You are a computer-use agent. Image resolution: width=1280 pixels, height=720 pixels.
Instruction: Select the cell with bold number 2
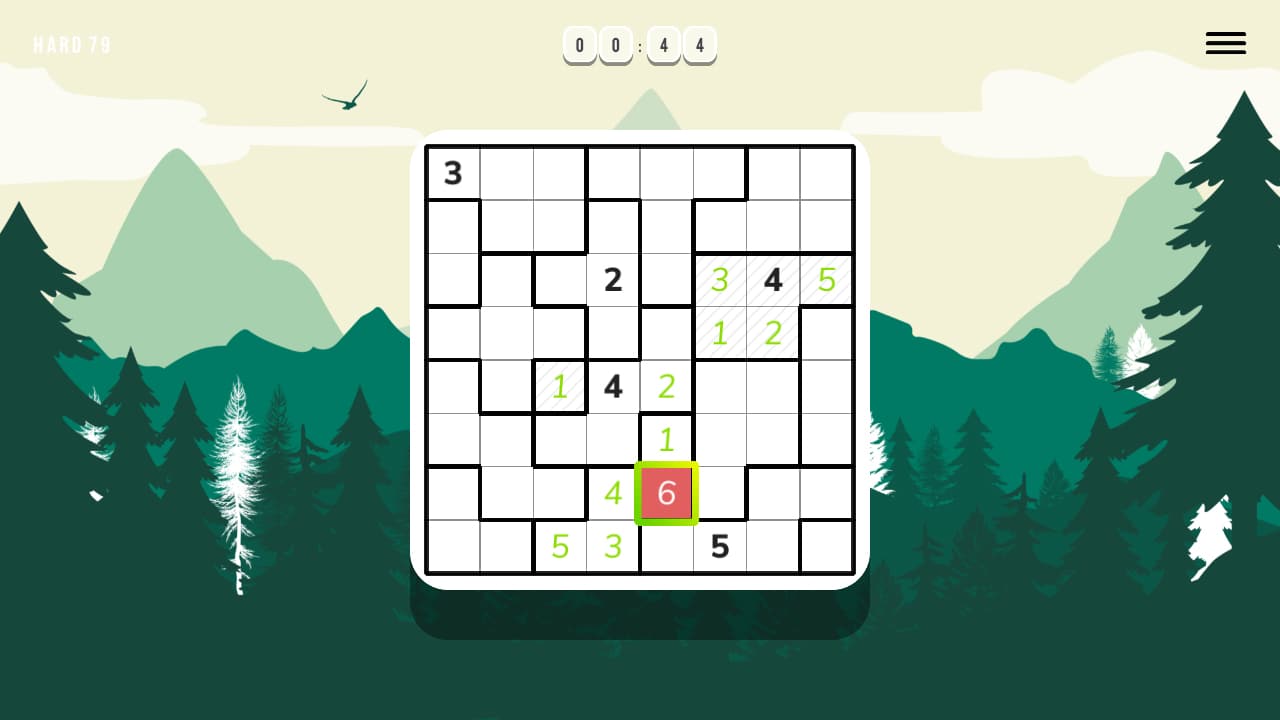tap(613, 280)
